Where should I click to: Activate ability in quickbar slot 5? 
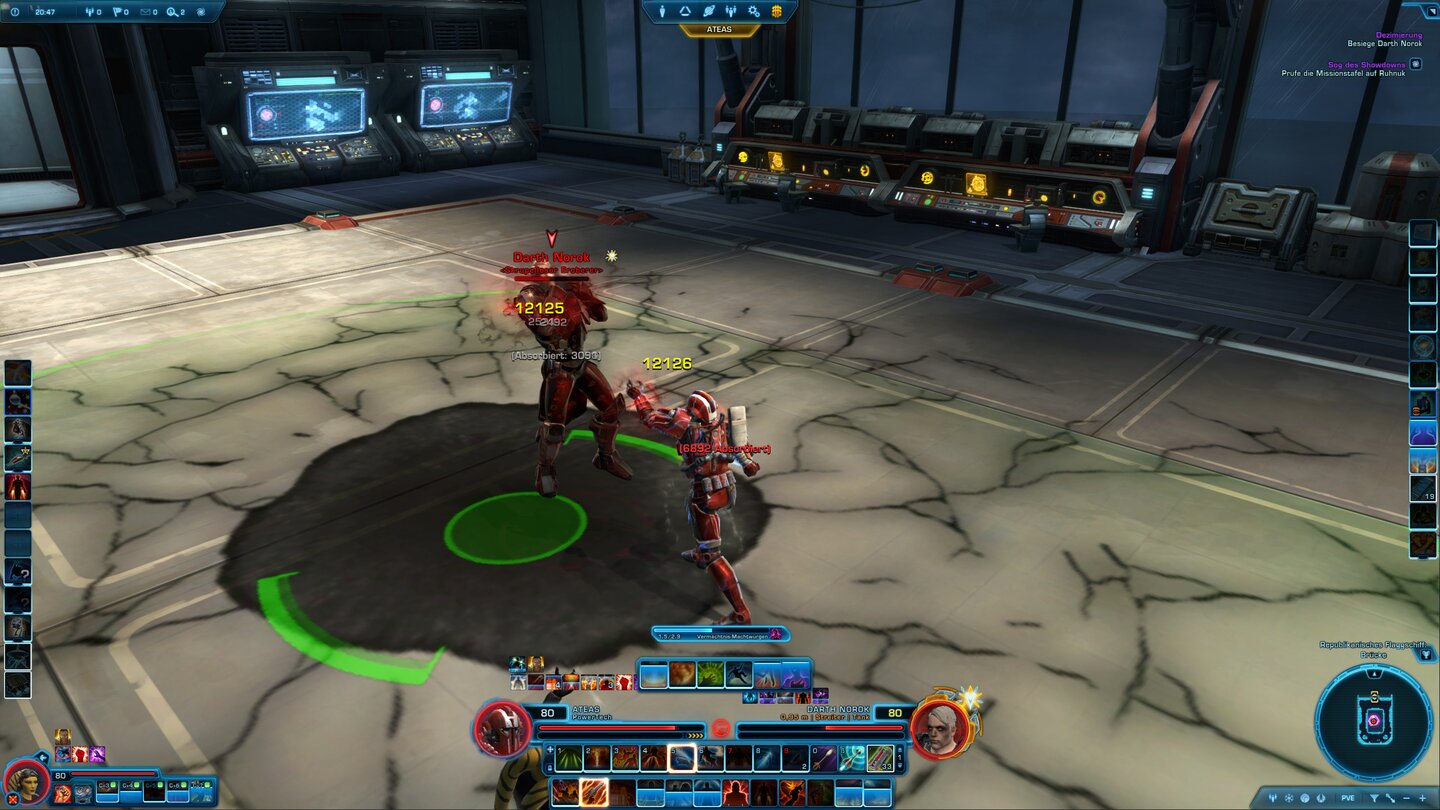(682, 758)
